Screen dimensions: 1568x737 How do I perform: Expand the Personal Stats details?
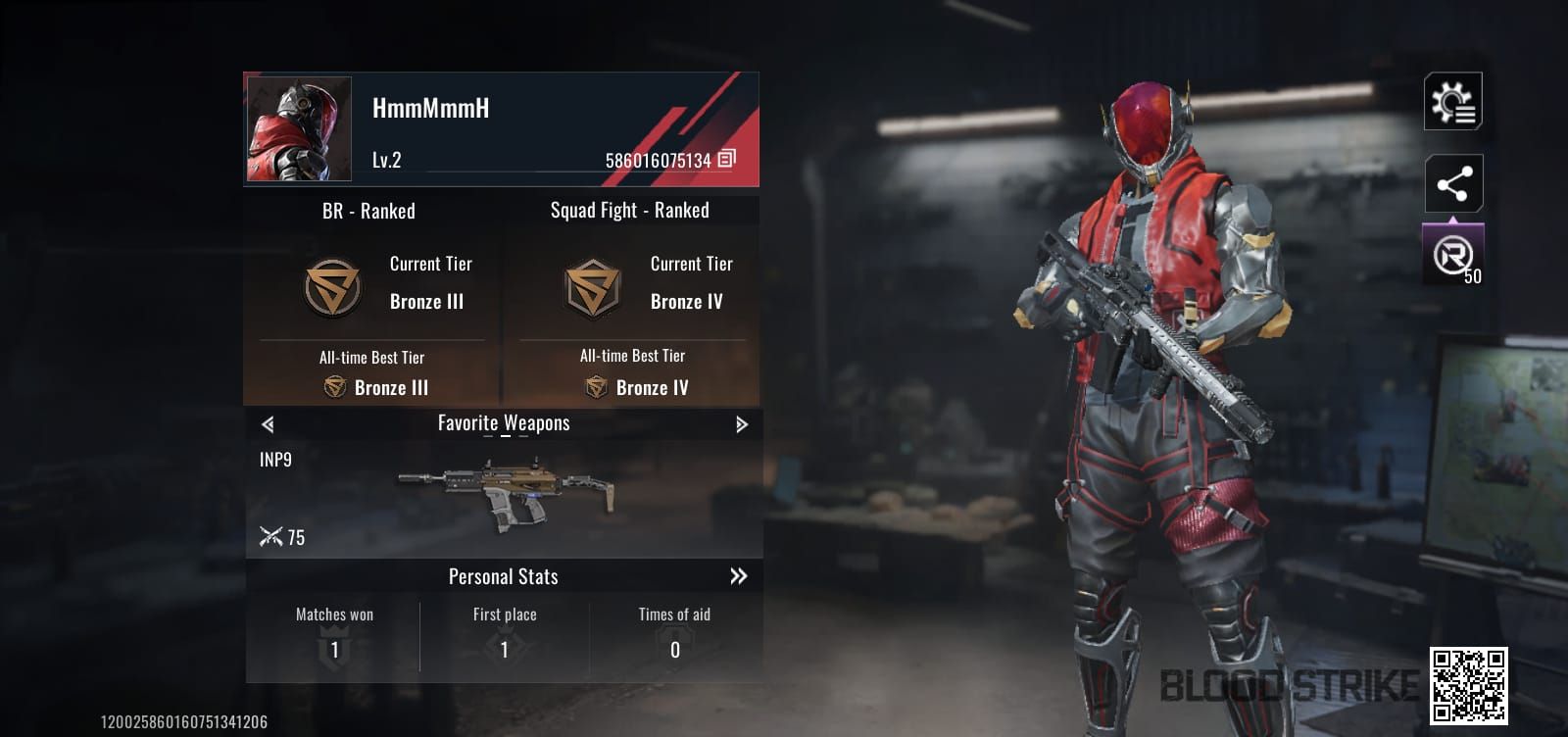[738, 576]
